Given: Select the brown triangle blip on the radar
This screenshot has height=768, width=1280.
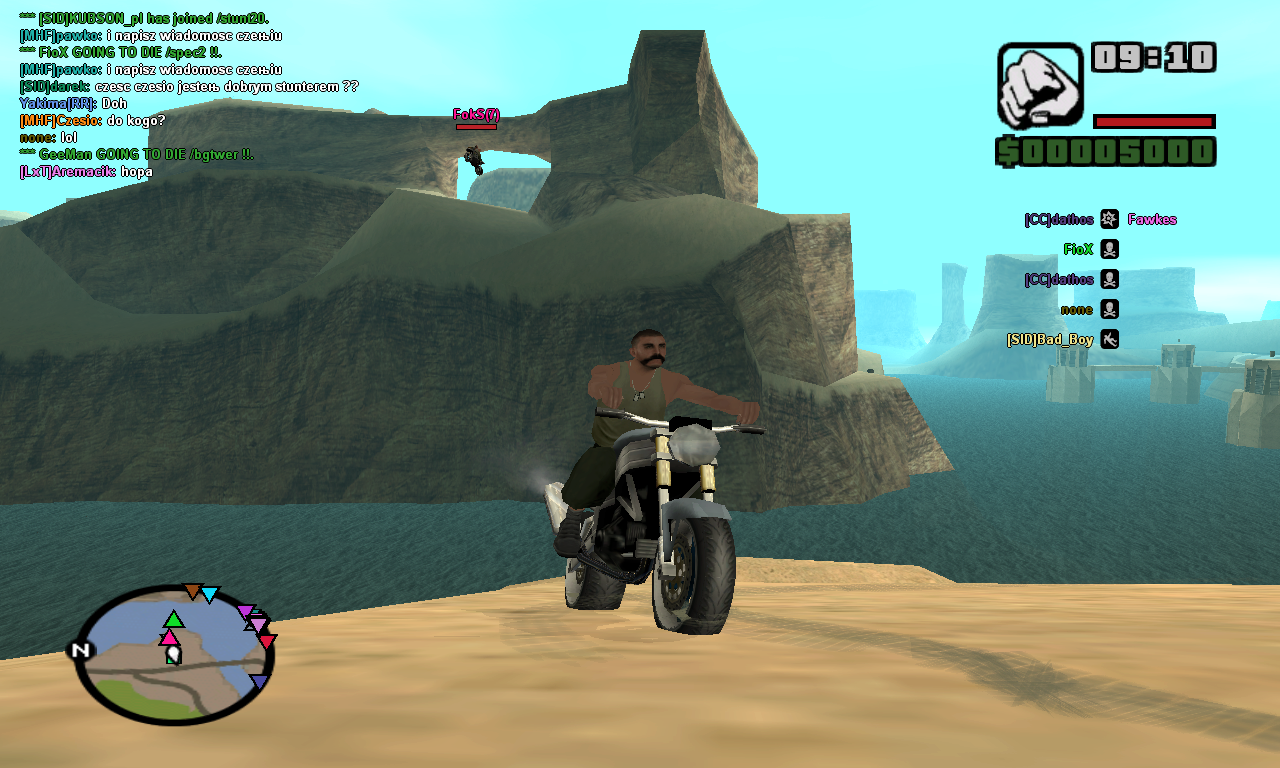Looking at the screenshot, I should 192,591.
